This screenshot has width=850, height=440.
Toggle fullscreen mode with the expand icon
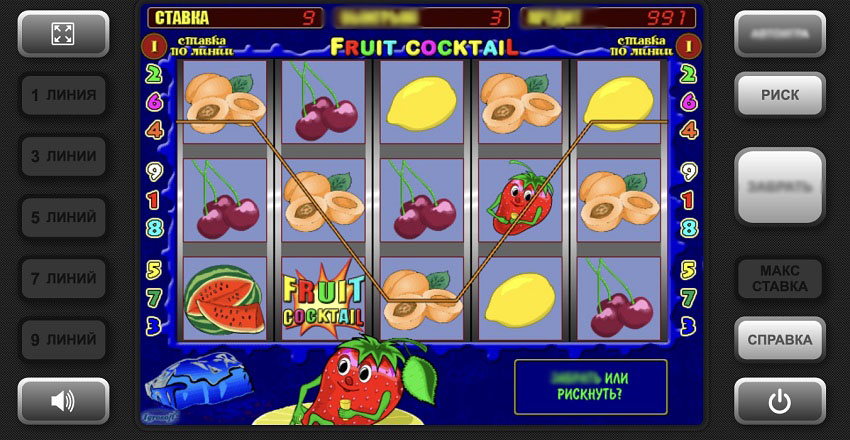(x=63, y=34)
